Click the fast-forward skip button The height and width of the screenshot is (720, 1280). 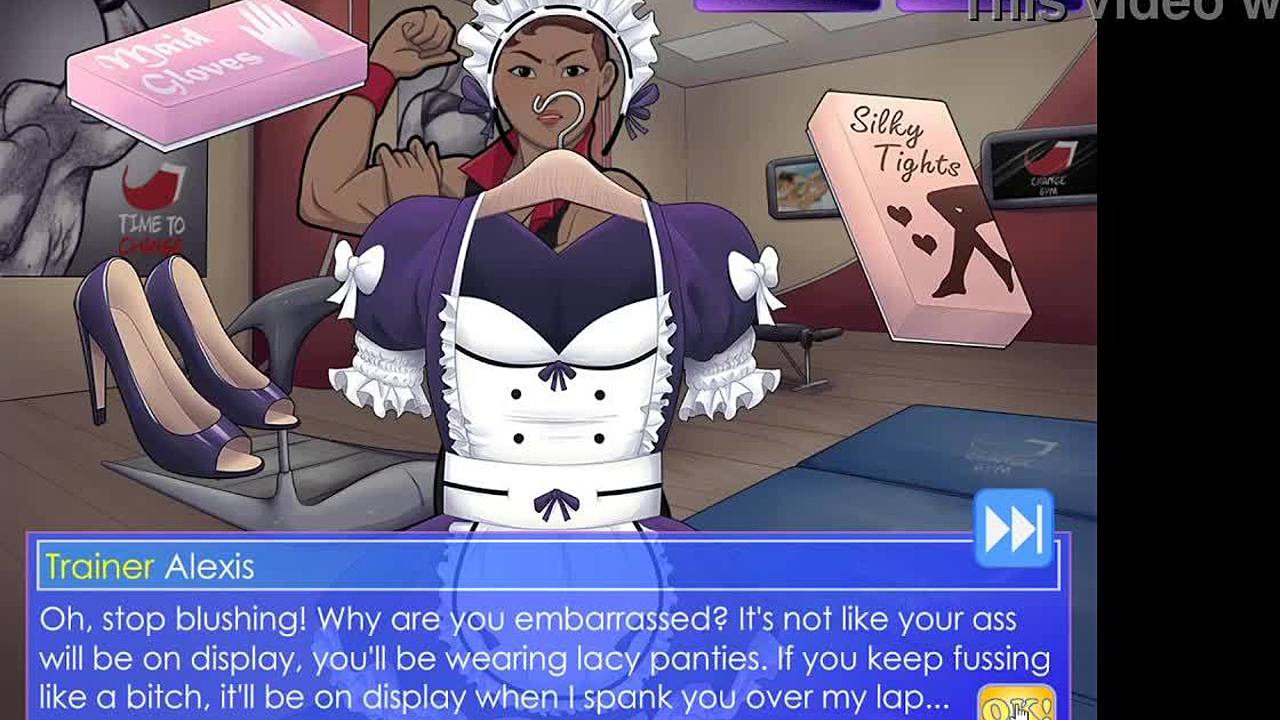pos(1013,528)
